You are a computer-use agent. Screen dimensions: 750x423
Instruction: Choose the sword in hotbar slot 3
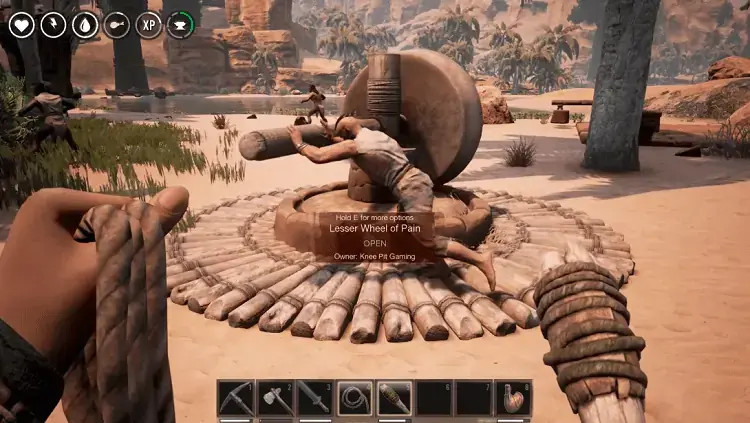click(315, 398)
